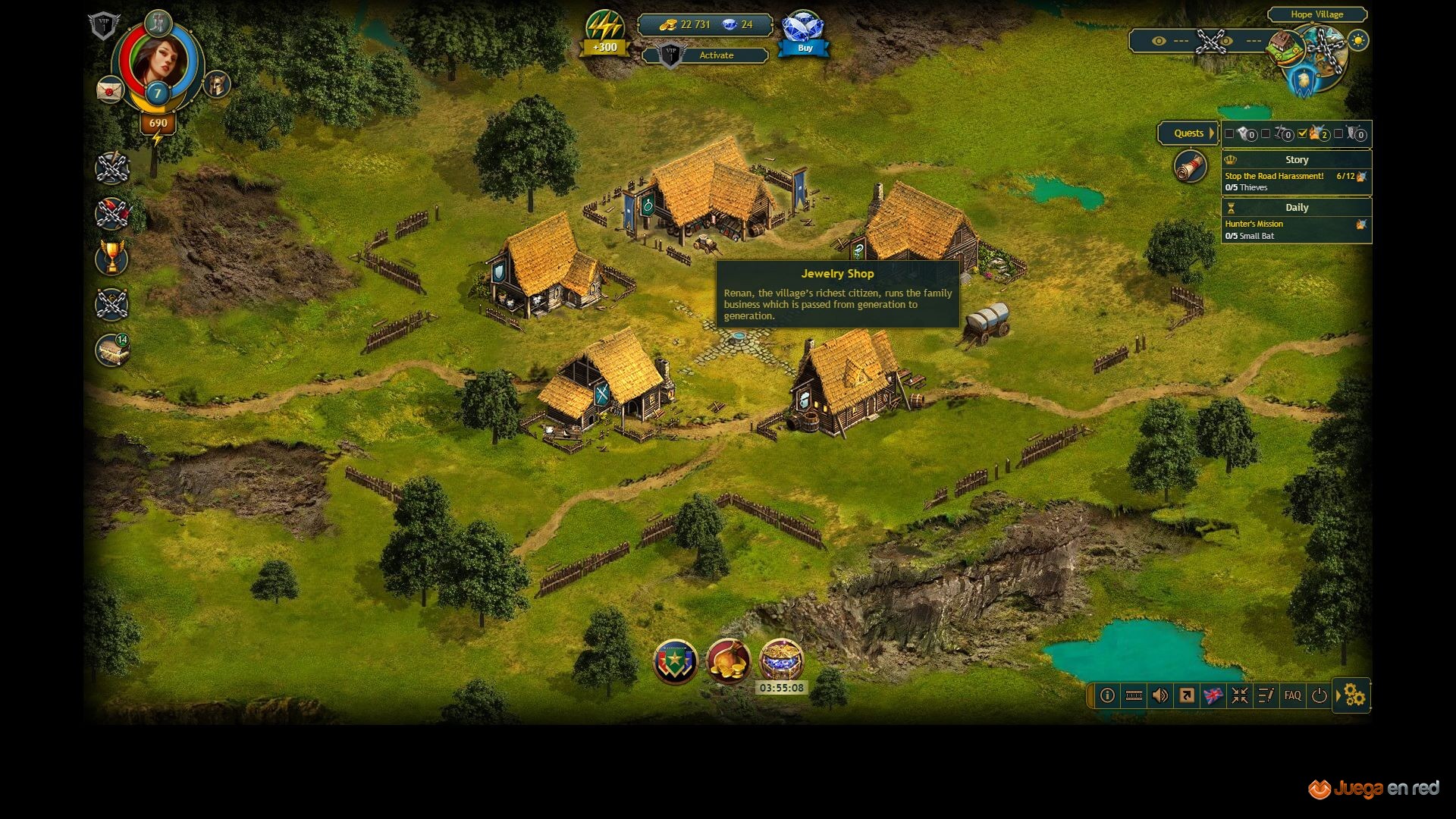The height and width of the screenshot is (819, 1456).
Task: Open the gold trophy achievements icon
Action: click(x=112, y=258)
